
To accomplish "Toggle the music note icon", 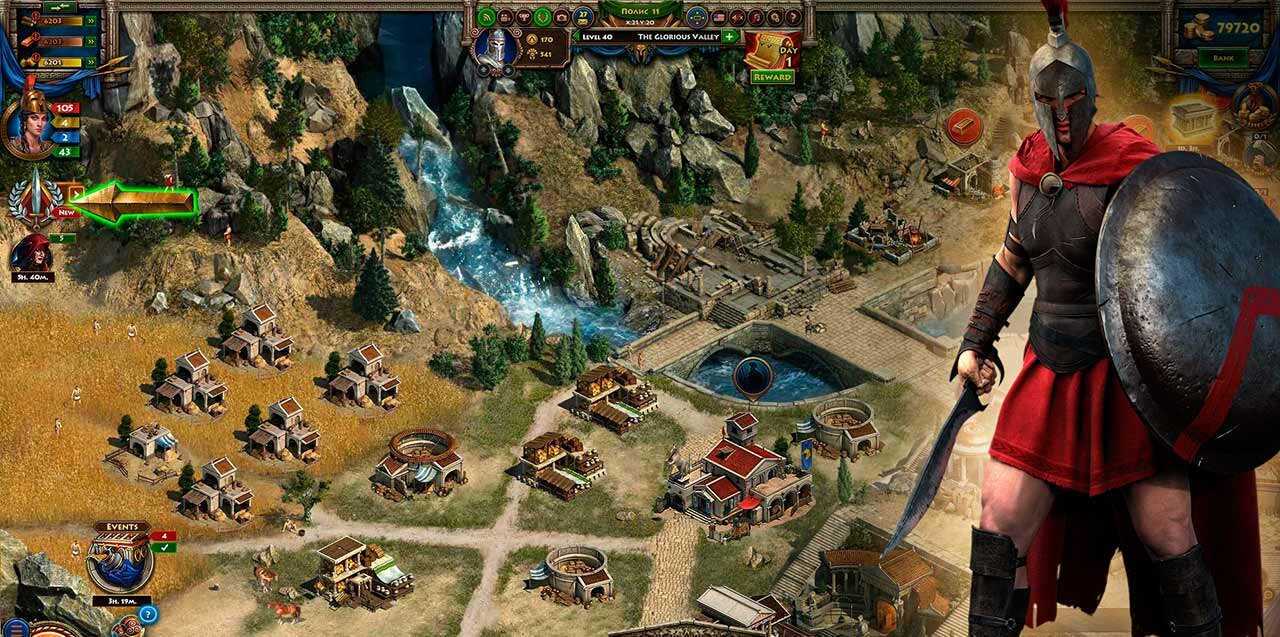I will coord(756,17).
